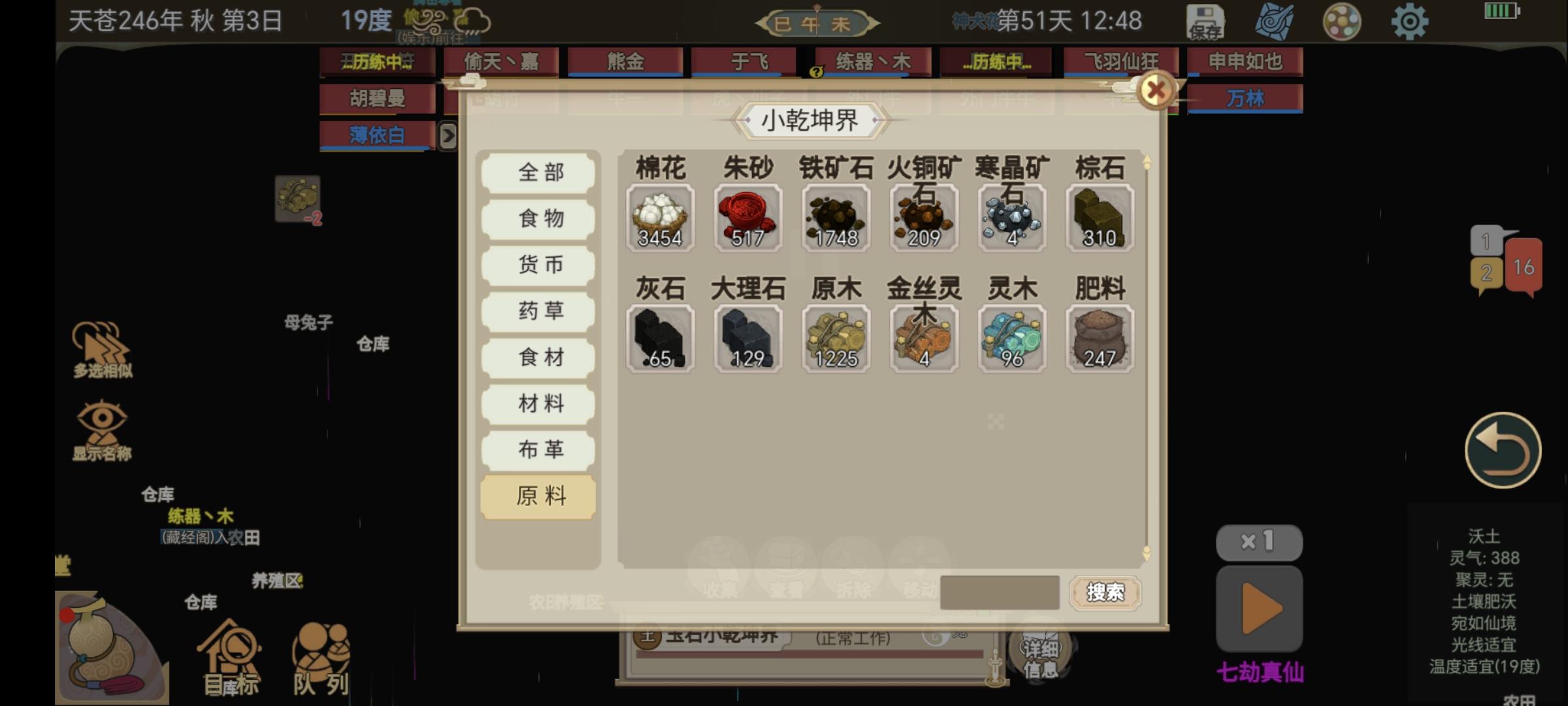Image resolution: width=1568 pixels, height=706 pixels.
Task: Click the 保存 save icon
Action: point(1205,22)
